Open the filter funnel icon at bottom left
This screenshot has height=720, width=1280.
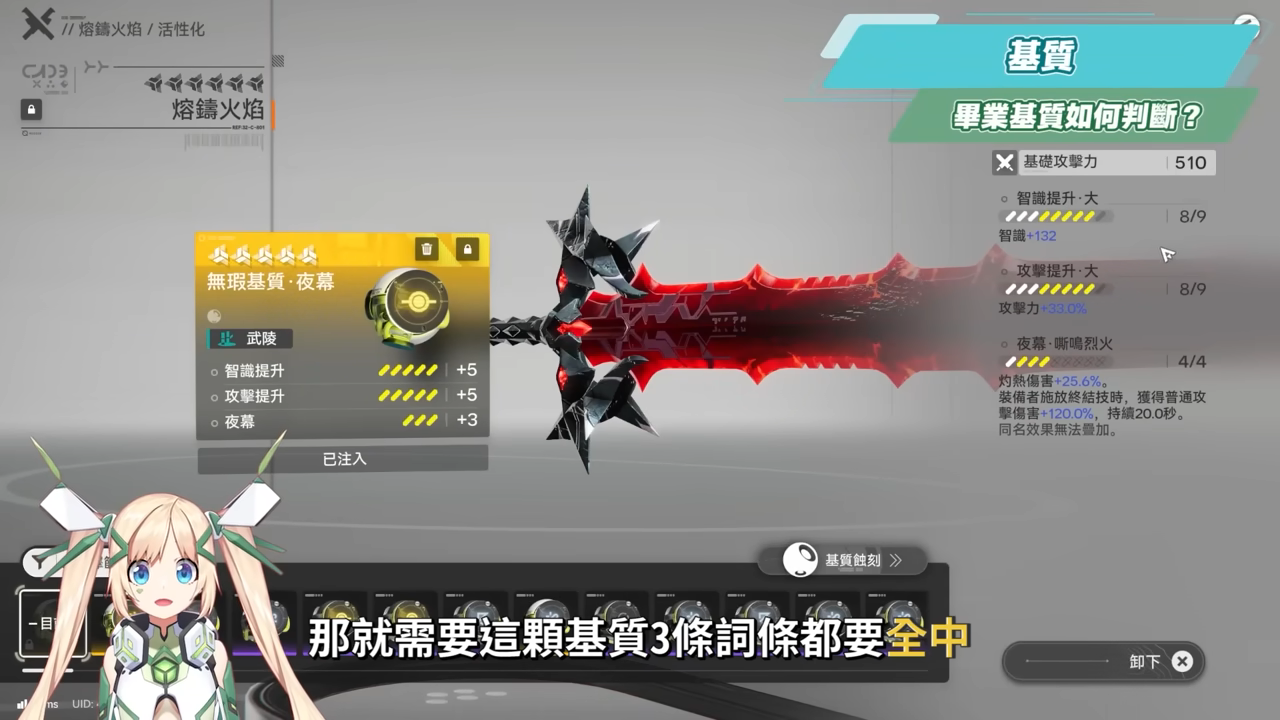click(x=38, y=562)
